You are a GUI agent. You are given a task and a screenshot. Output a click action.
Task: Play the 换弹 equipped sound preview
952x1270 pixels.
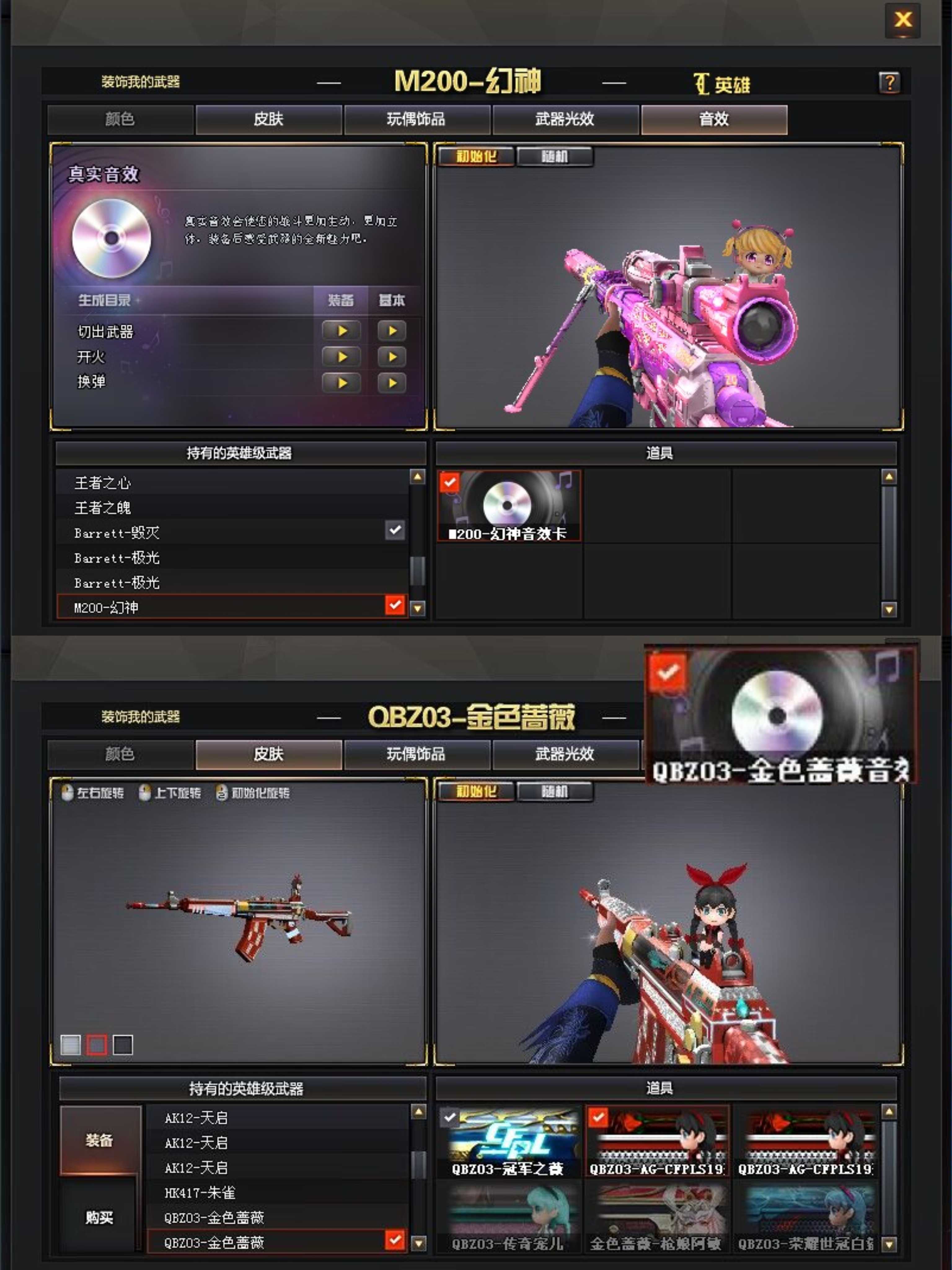point(342,382)
